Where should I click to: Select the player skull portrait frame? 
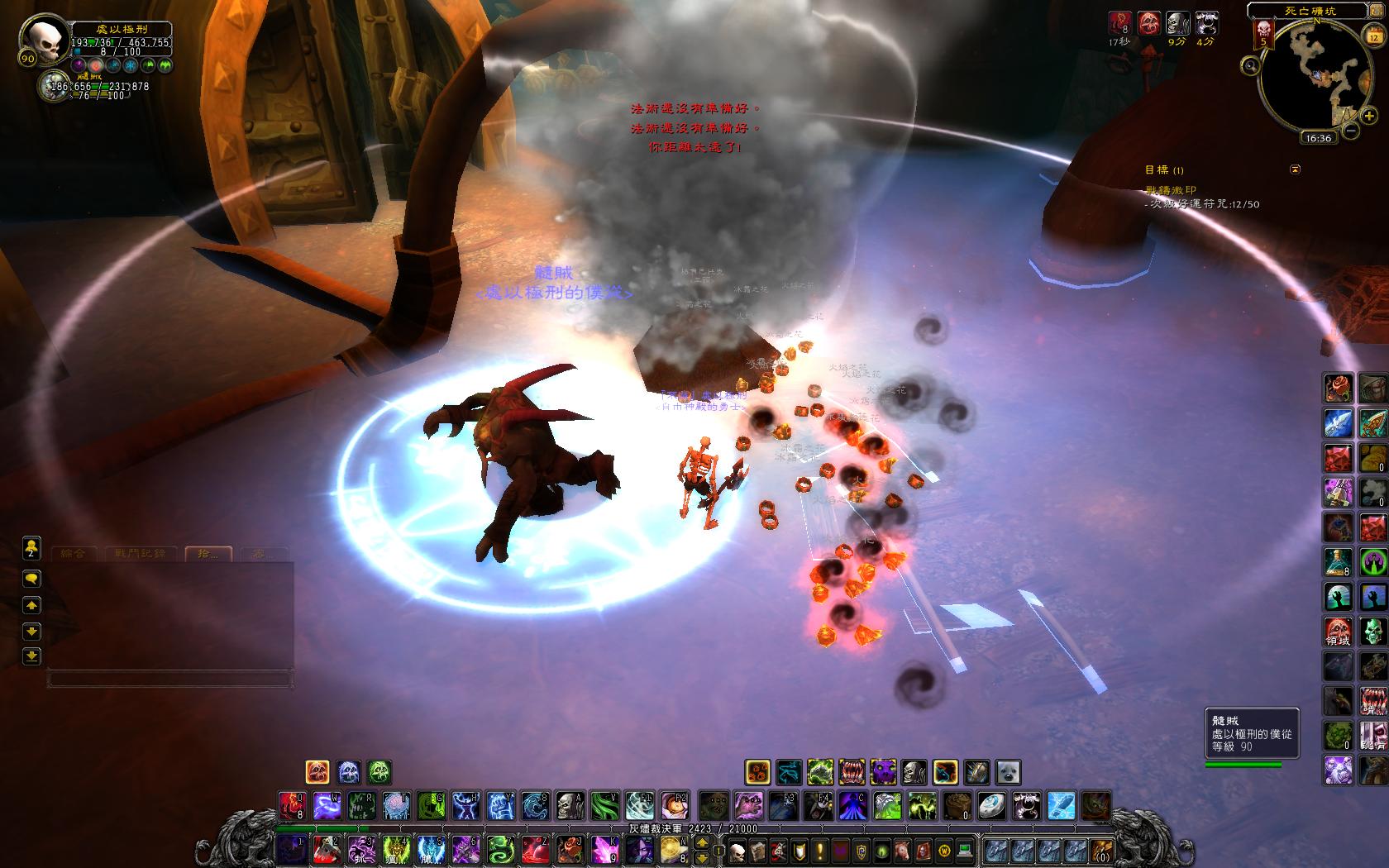click(40, 43)
